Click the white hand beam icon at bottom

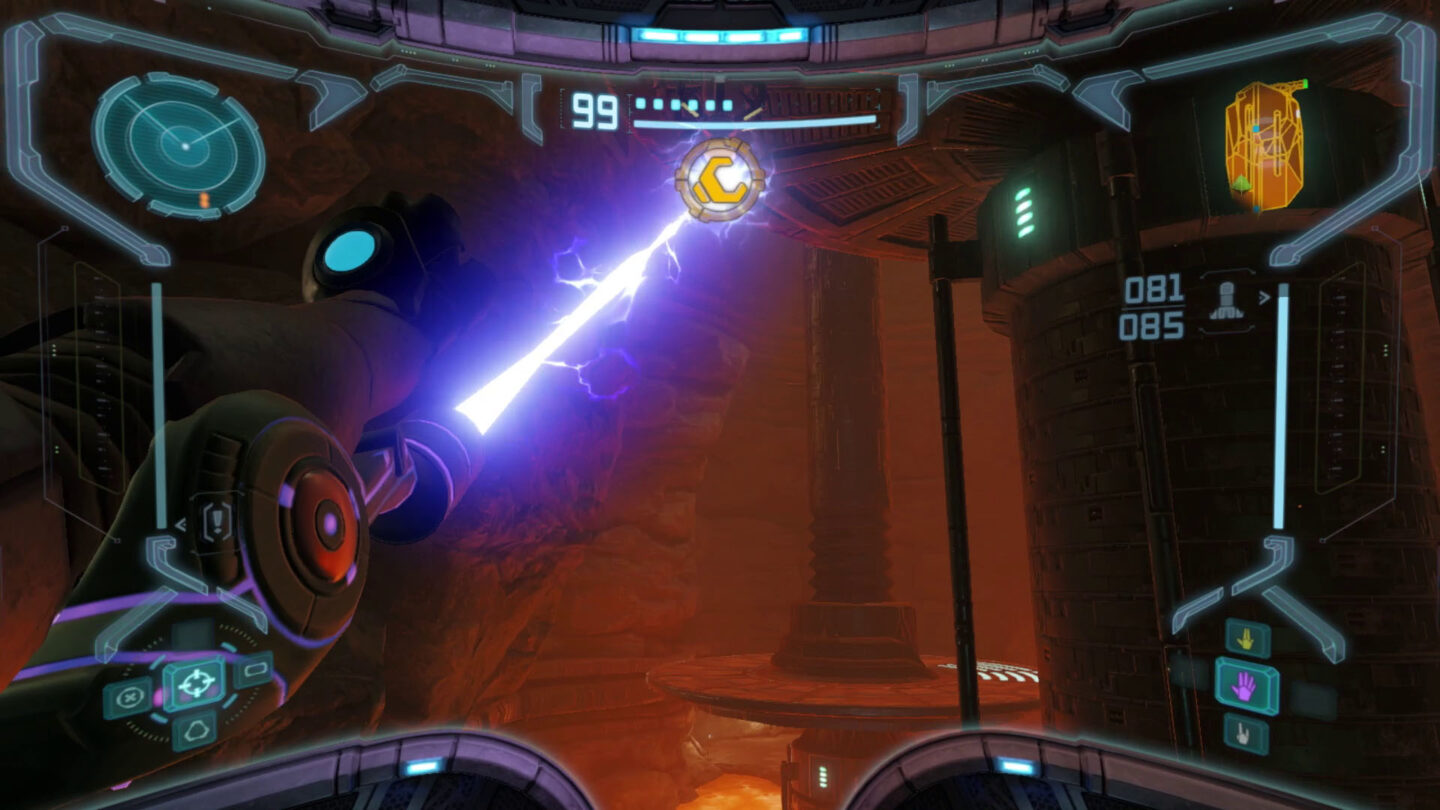point(1242,731)
